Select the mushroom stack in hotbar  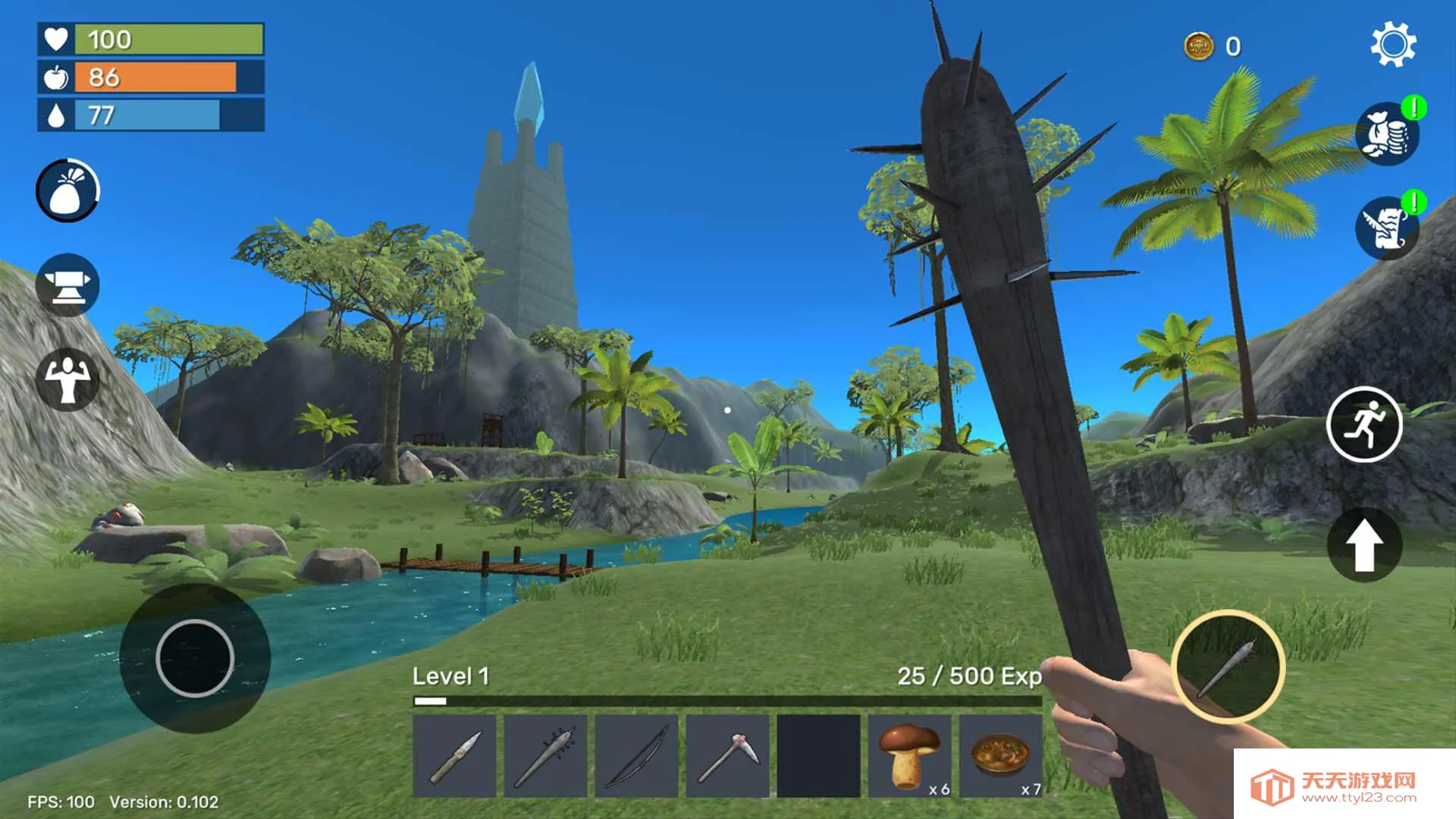click(910, 756)
